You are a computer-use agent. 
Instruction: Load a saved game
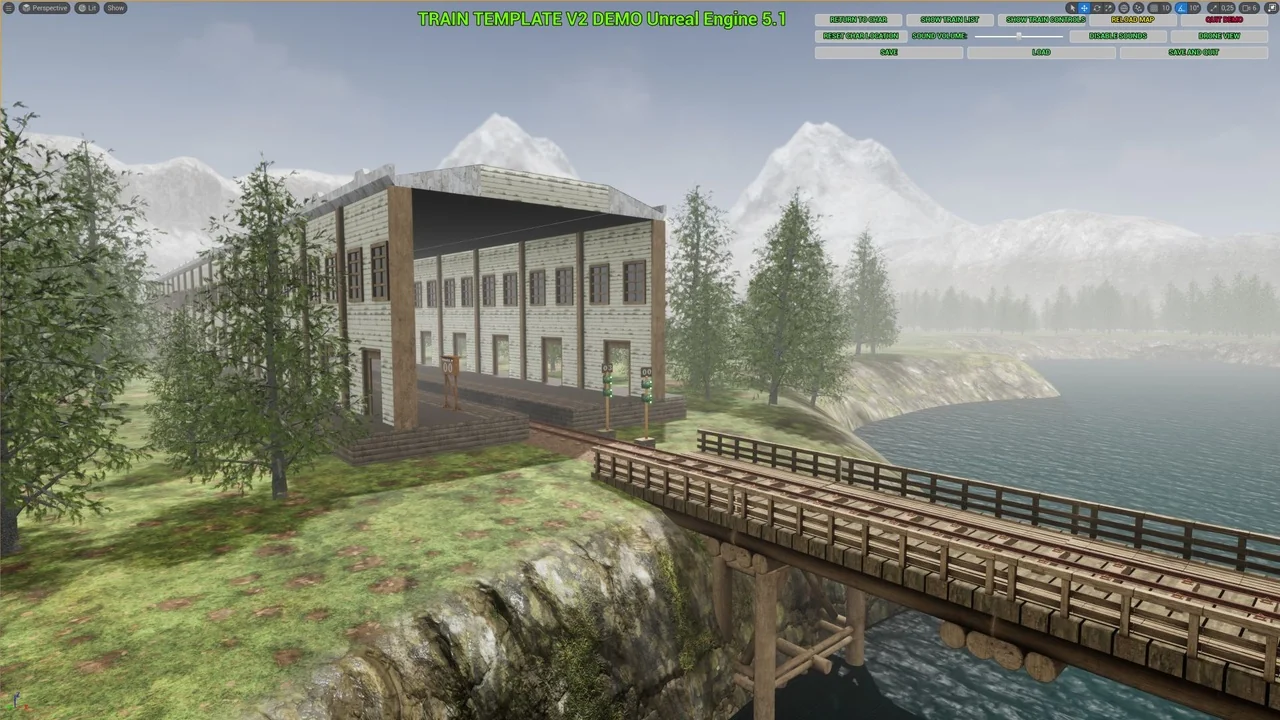pos(1041,52)
